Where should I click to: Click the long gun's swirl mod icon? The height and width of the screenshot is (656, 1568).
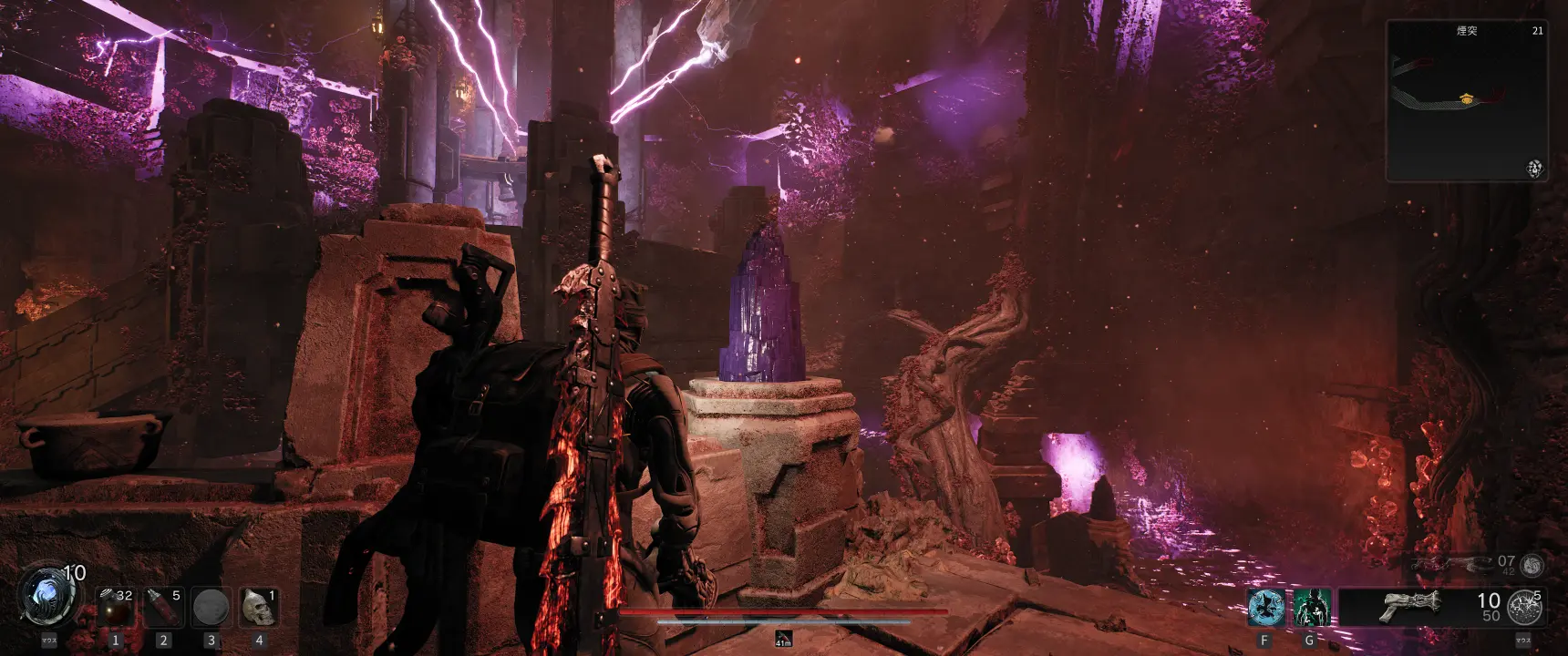(1532, 565)
